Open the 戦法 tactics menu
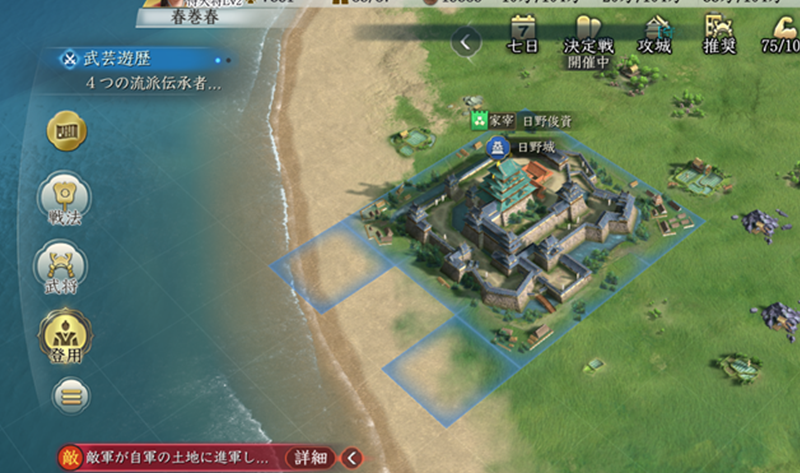The width and height of the screenshot is (800, 473). click(x=61, y=200)
